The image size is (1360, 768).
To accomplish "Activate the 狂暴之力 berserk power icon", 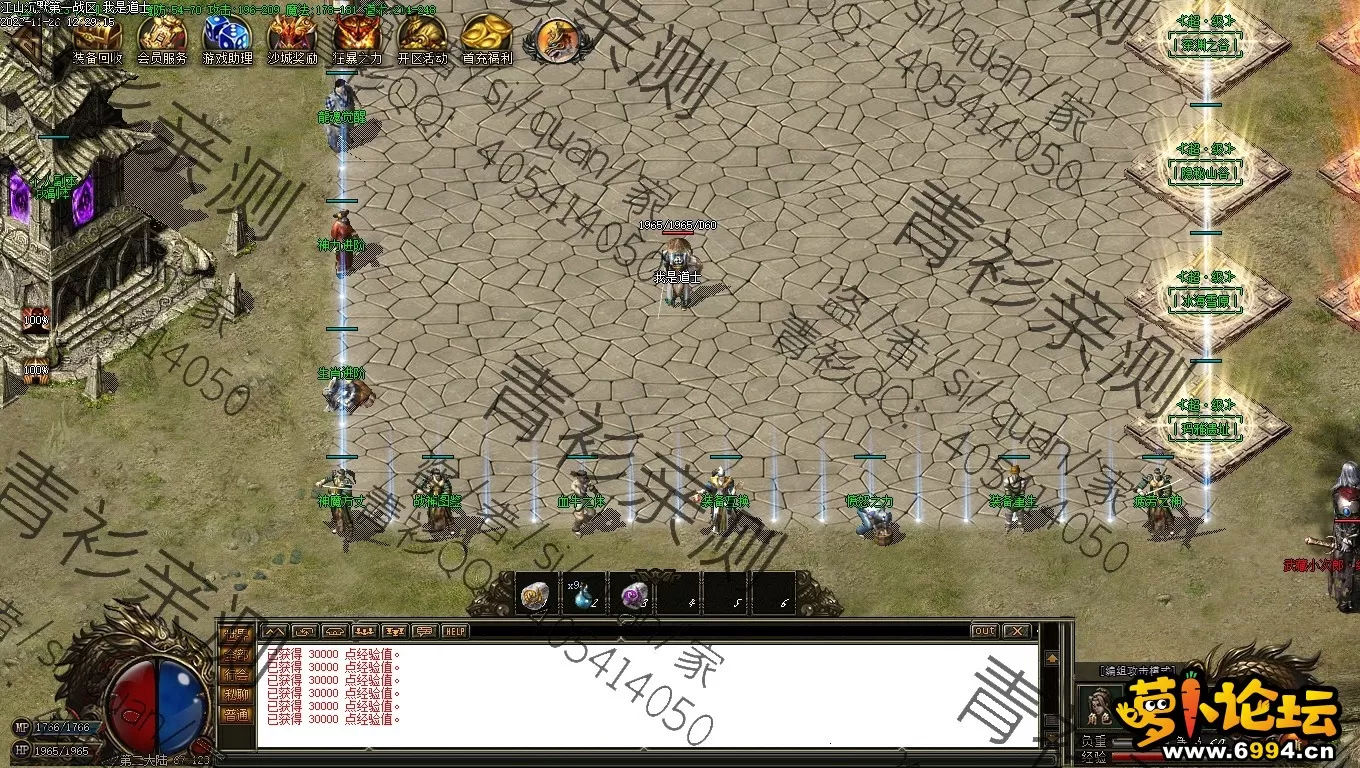I will 357,38.
